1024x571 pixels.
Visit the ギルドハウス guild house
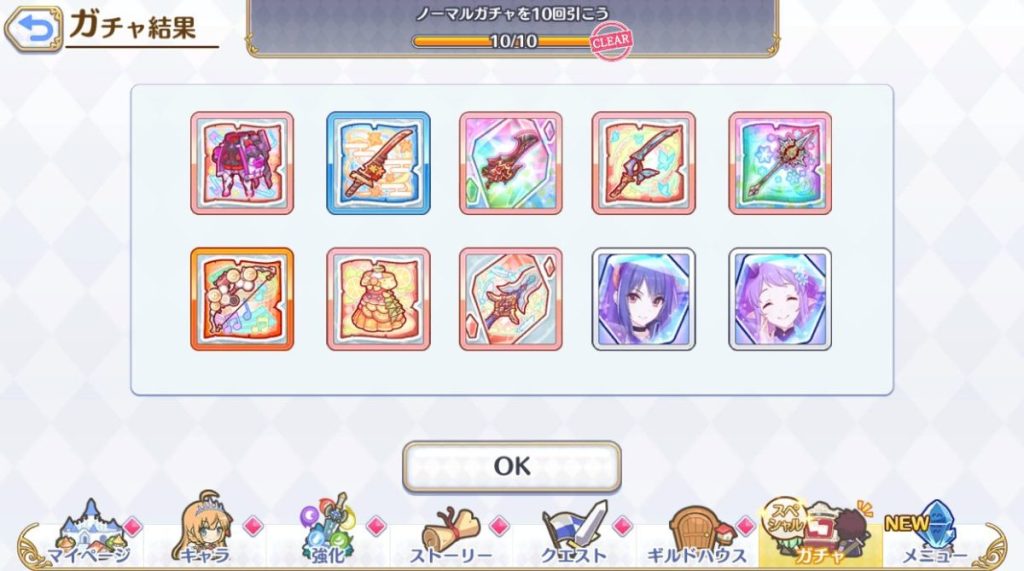[x=696, y=537]
